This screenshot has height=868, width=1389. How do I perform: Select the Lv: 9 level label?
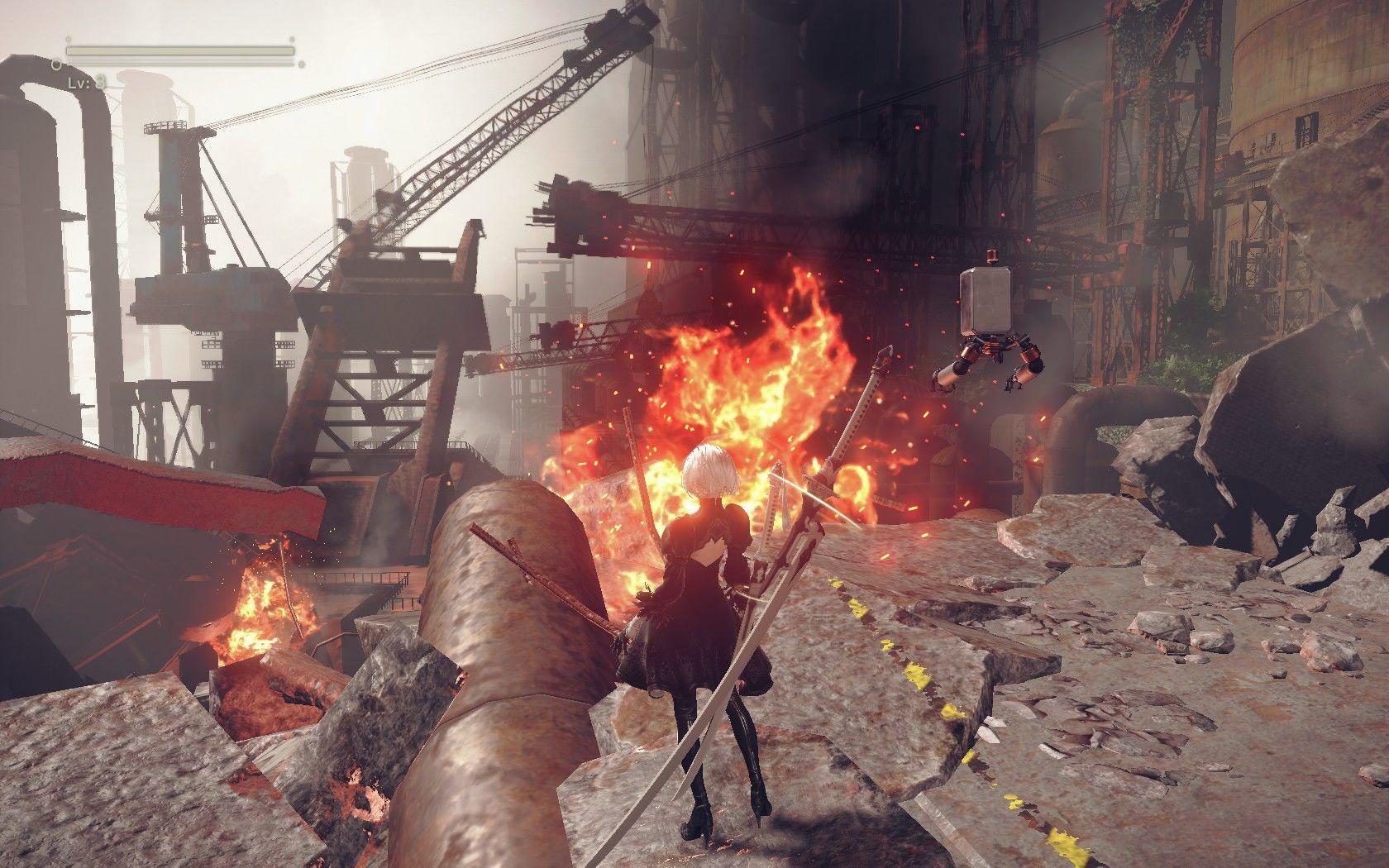click(x=87, y=82)
